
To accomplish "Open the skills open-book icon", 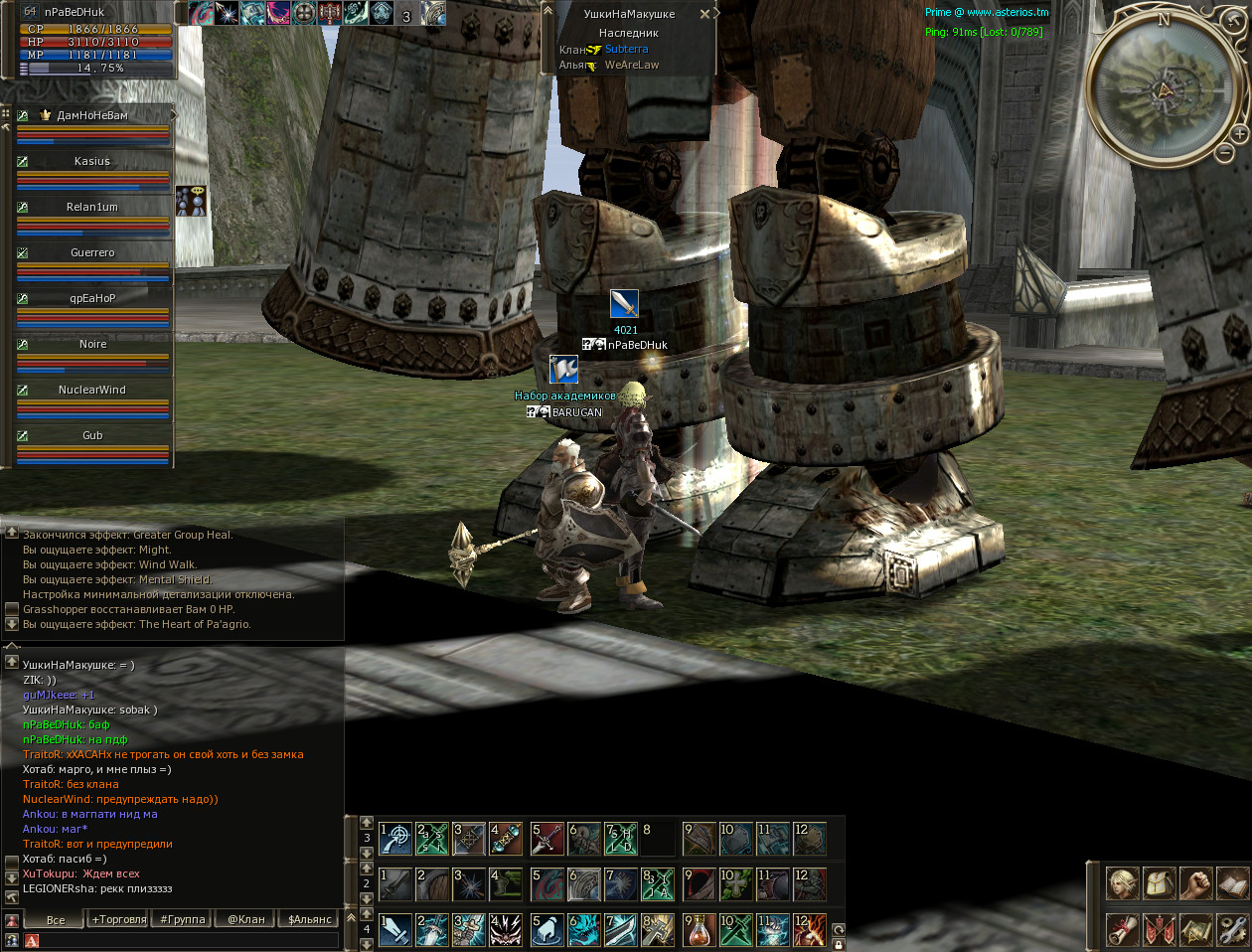I will click(x=1232, y=883).
